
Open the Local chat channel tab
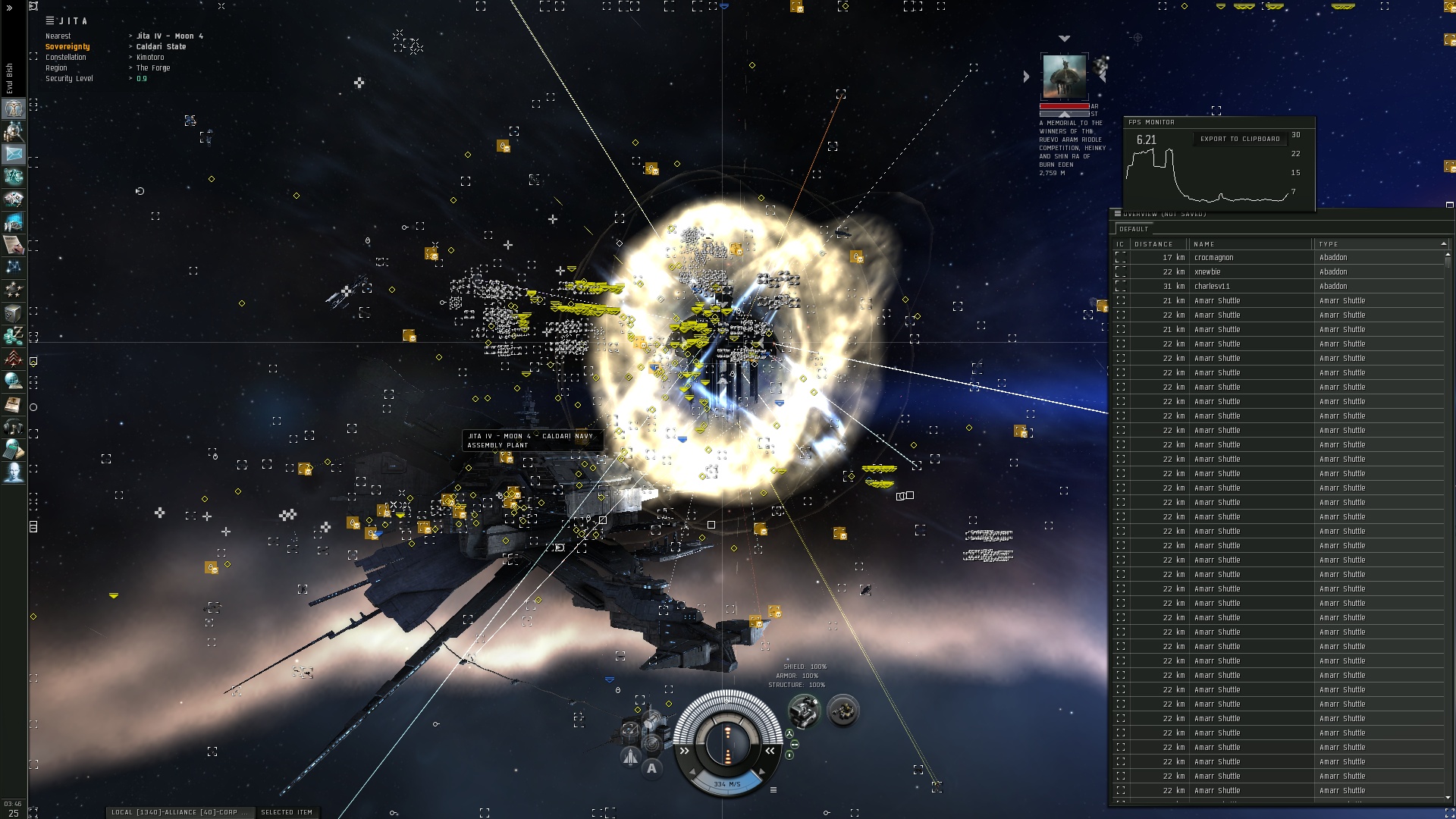(x=179, y=812)
